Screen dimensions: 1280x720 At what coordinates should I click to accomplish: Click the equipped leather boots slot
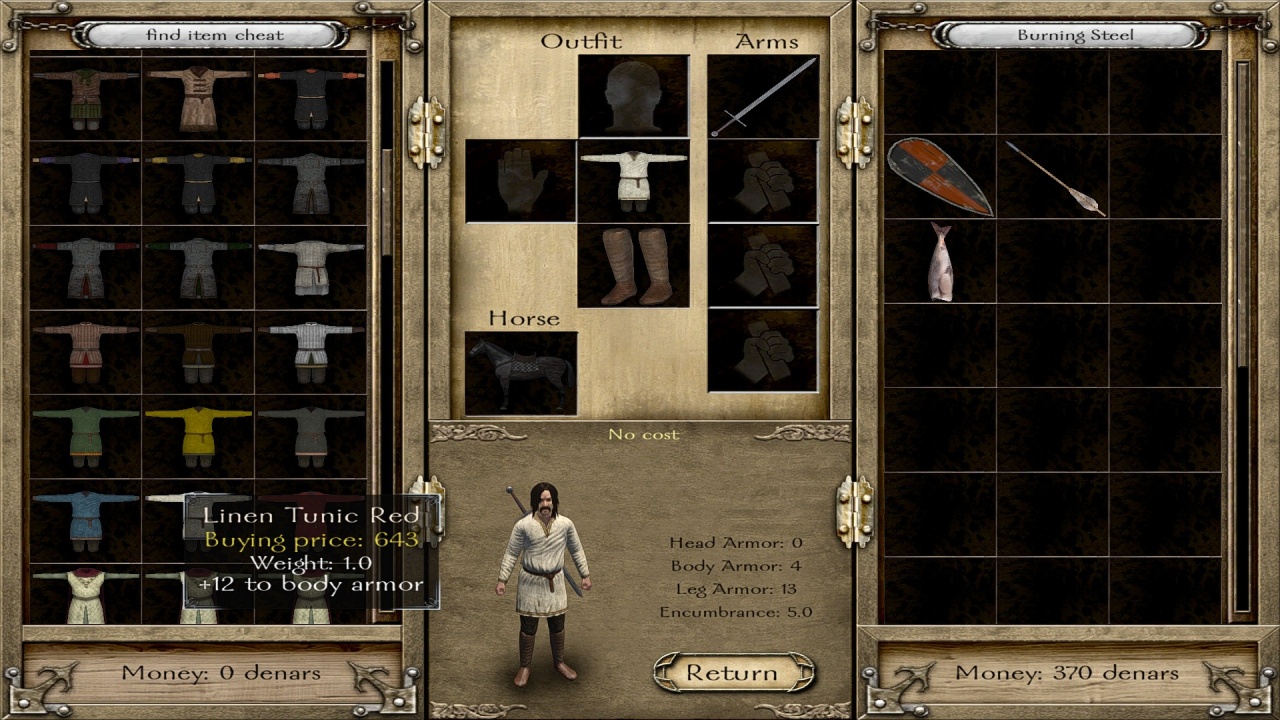click(633, 266)
